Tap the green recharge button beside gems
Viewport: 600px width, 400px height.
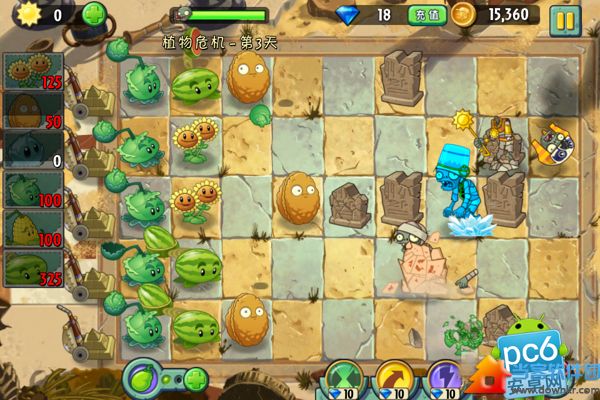pyautogui.click(x=421, y=15)
